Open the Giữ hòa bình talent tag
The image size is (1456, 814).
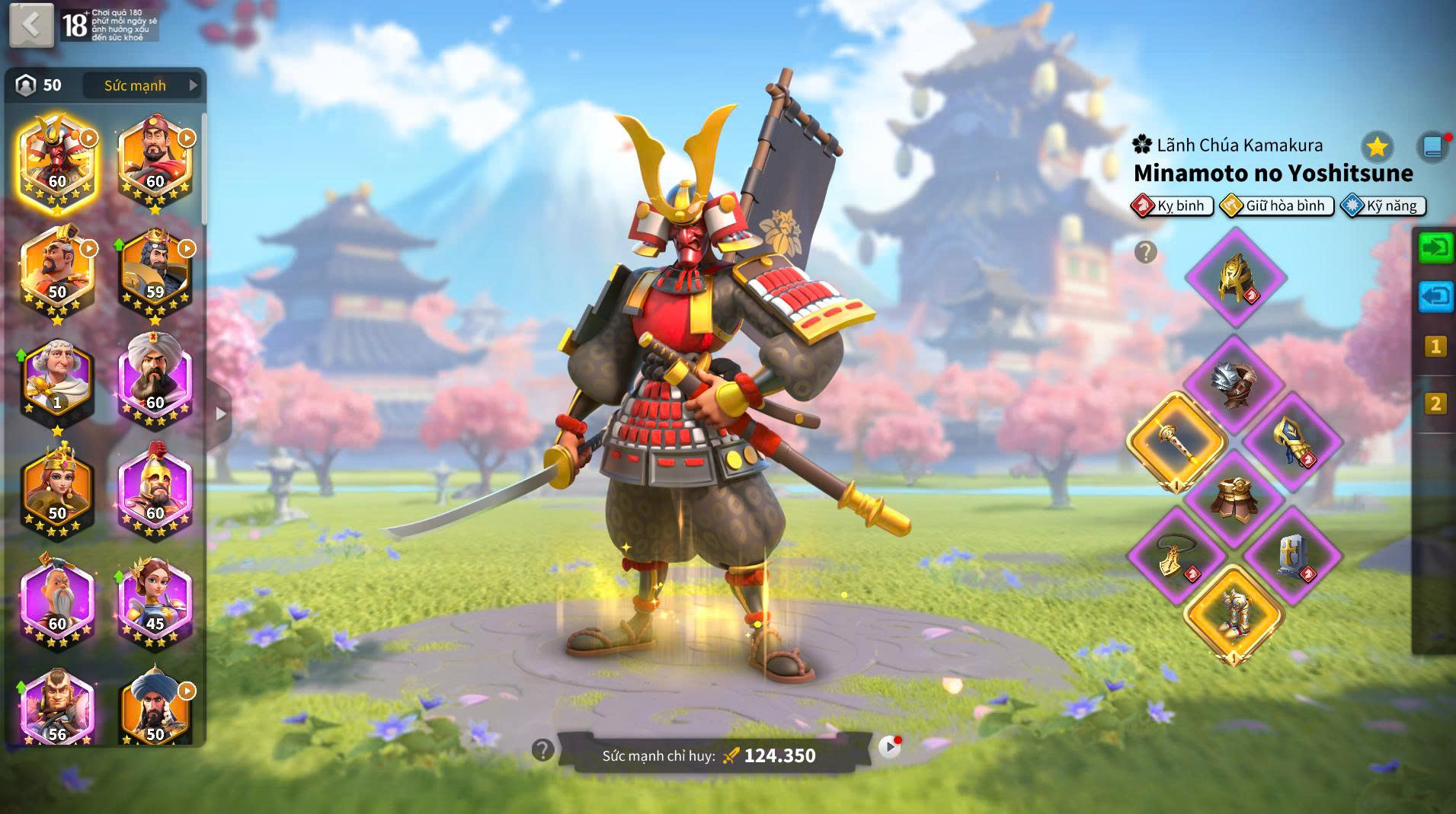[x=1277, y=206]
